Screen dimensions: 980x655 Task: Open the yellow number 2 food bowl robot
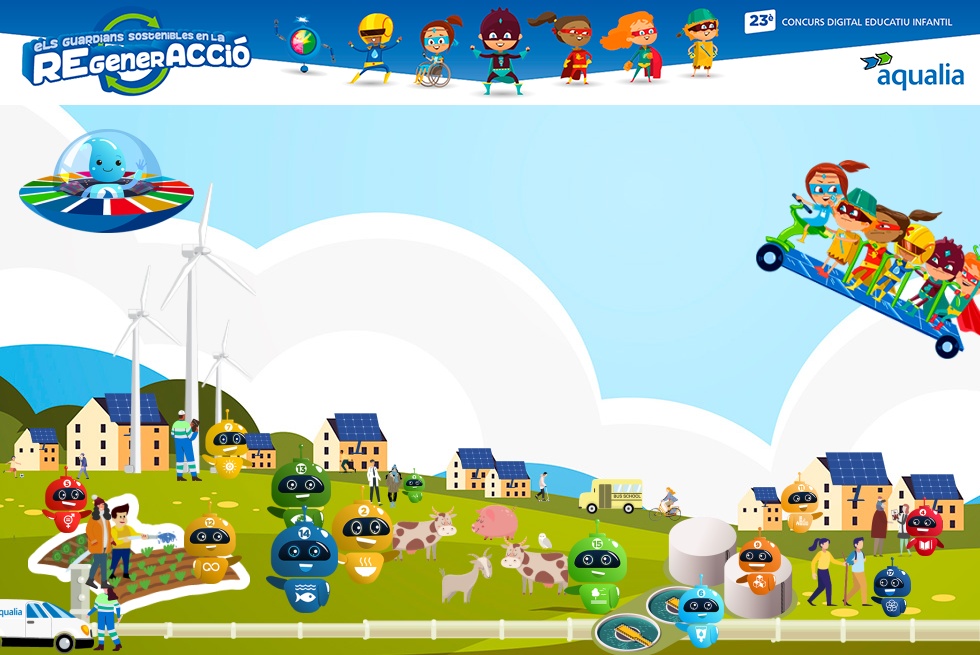(x=362, y=539)
